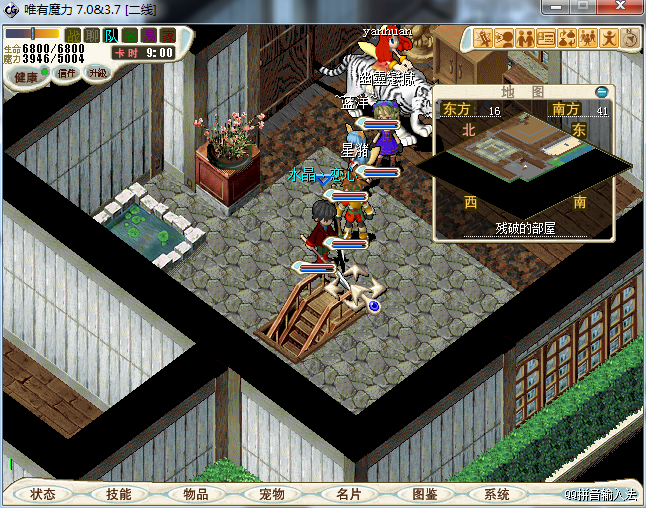Open the 技能 skills menu

119,494
